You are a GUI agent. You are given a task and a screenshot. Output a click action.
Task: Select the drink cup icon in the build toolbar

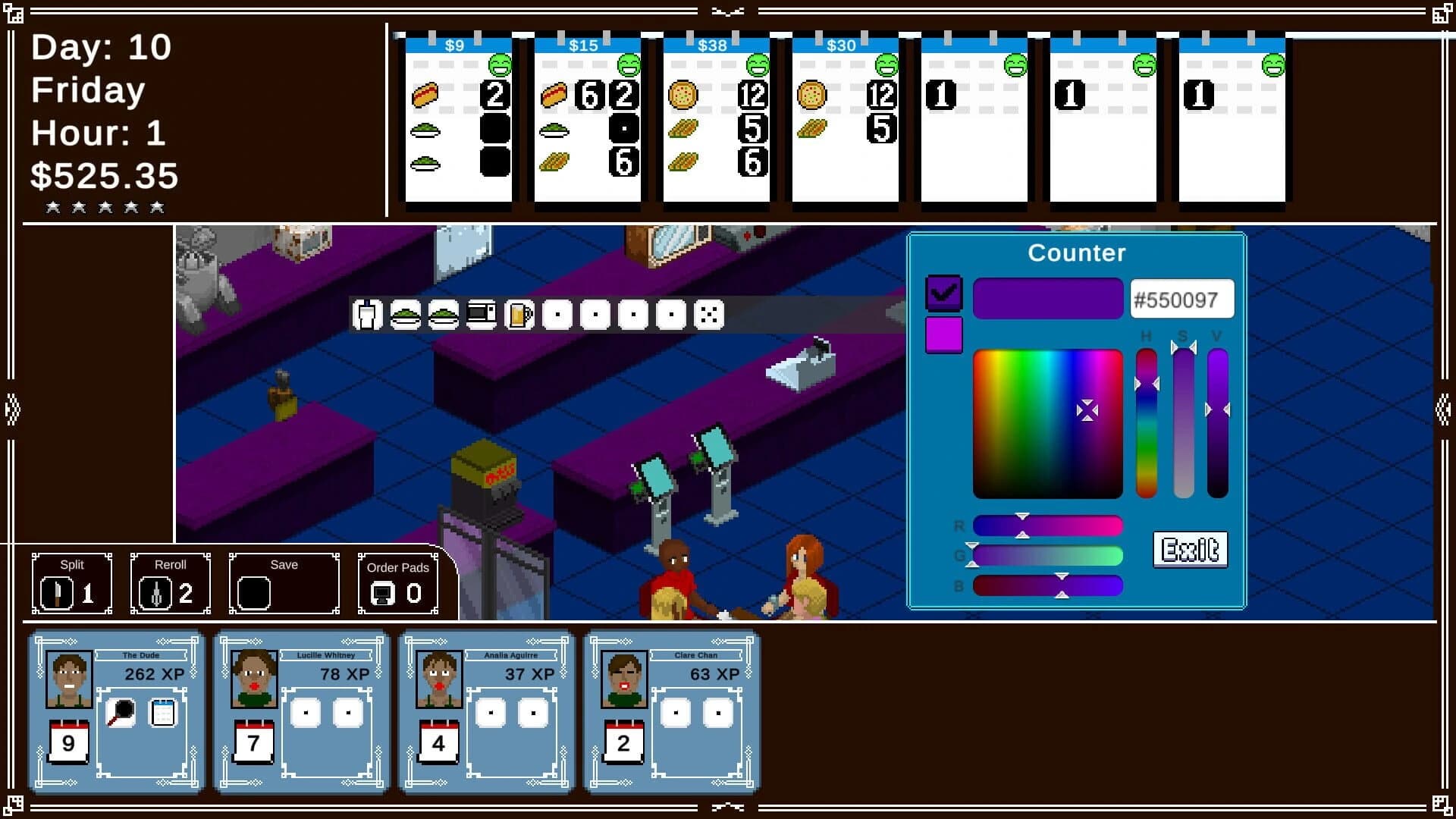tap(368, 313)
